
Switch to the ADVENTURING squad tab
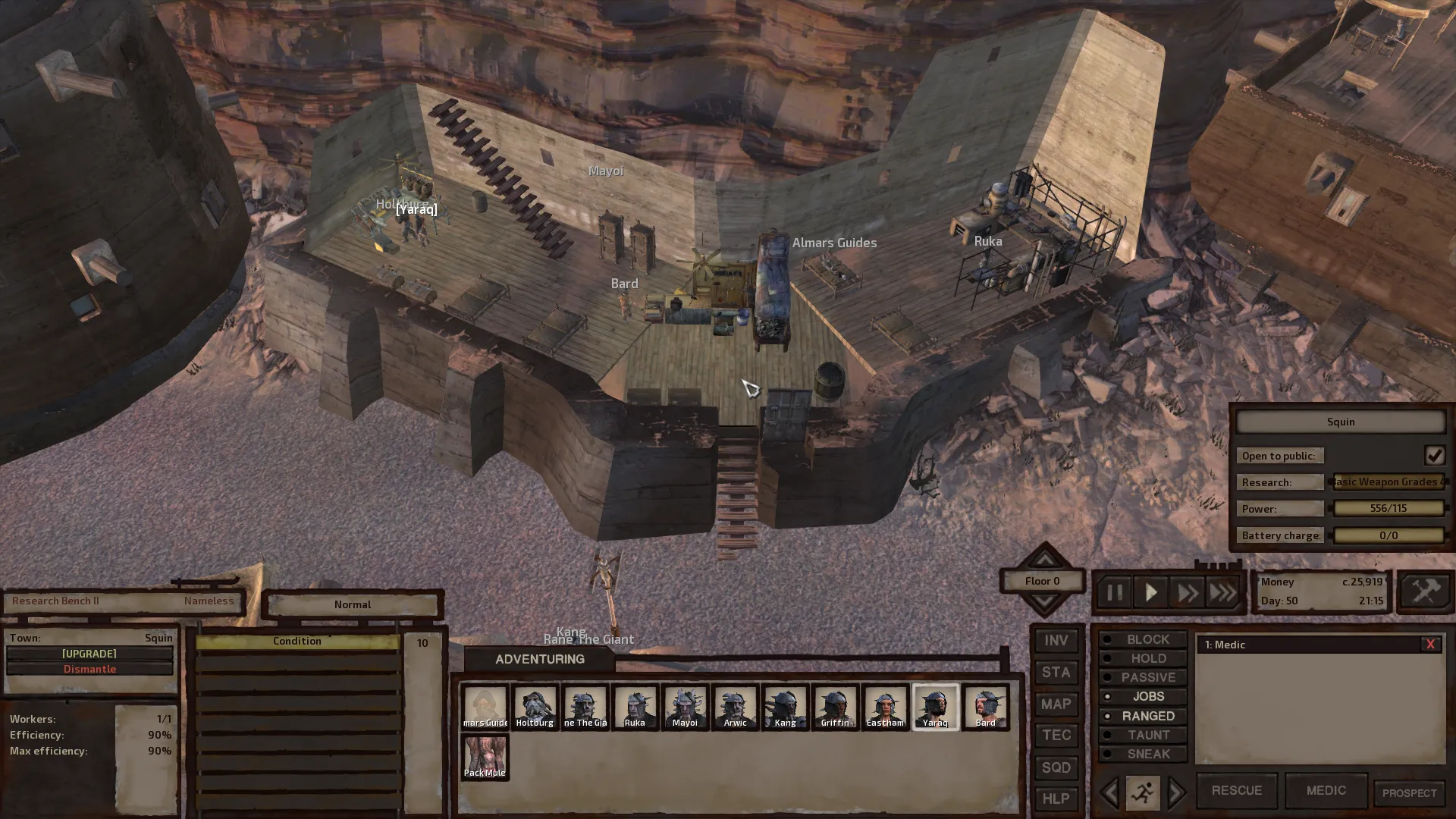pos(539,659)
